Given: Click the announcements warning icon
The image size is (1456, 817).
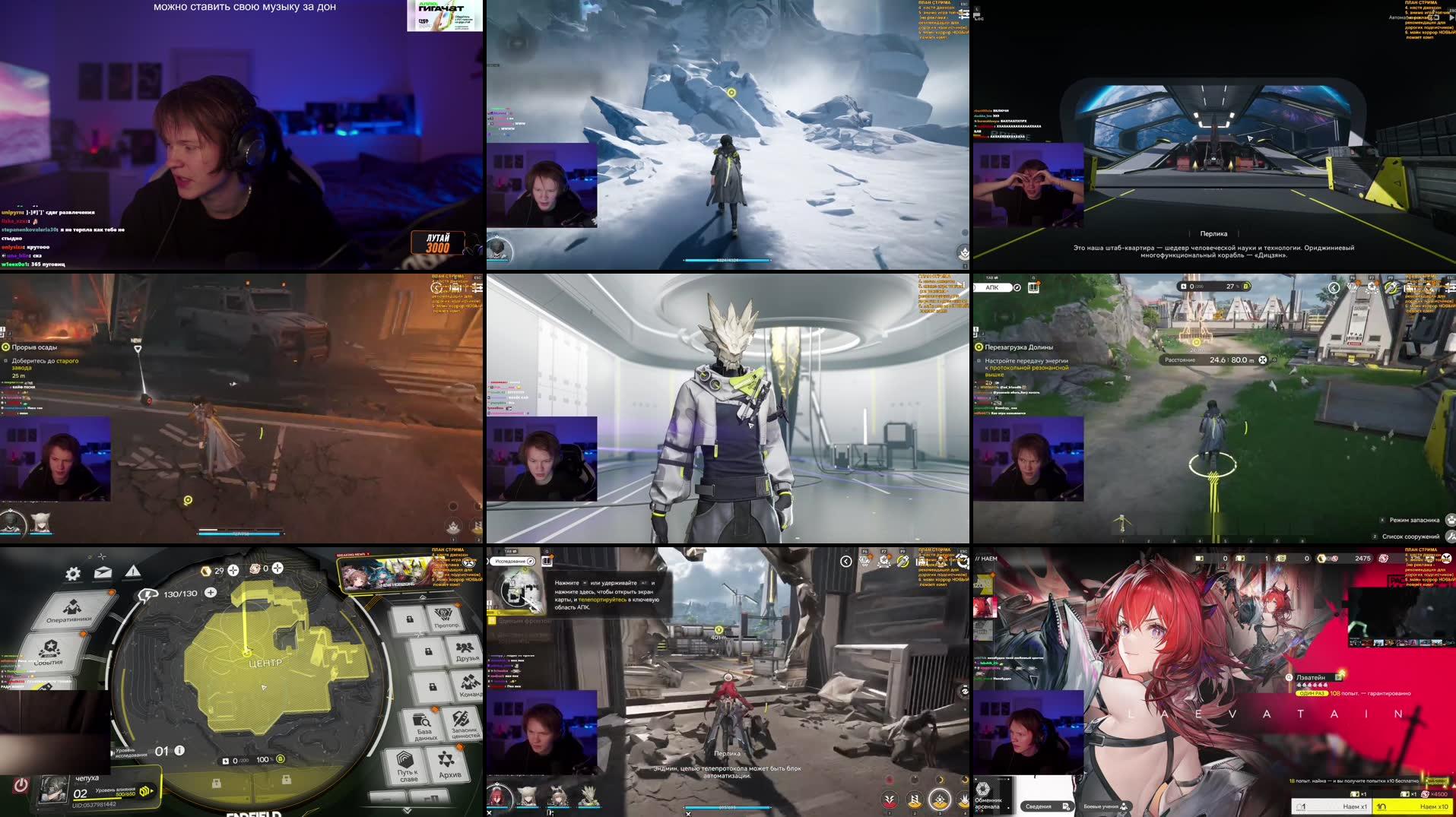Looking at the screenshot, I should coord(133,572).
